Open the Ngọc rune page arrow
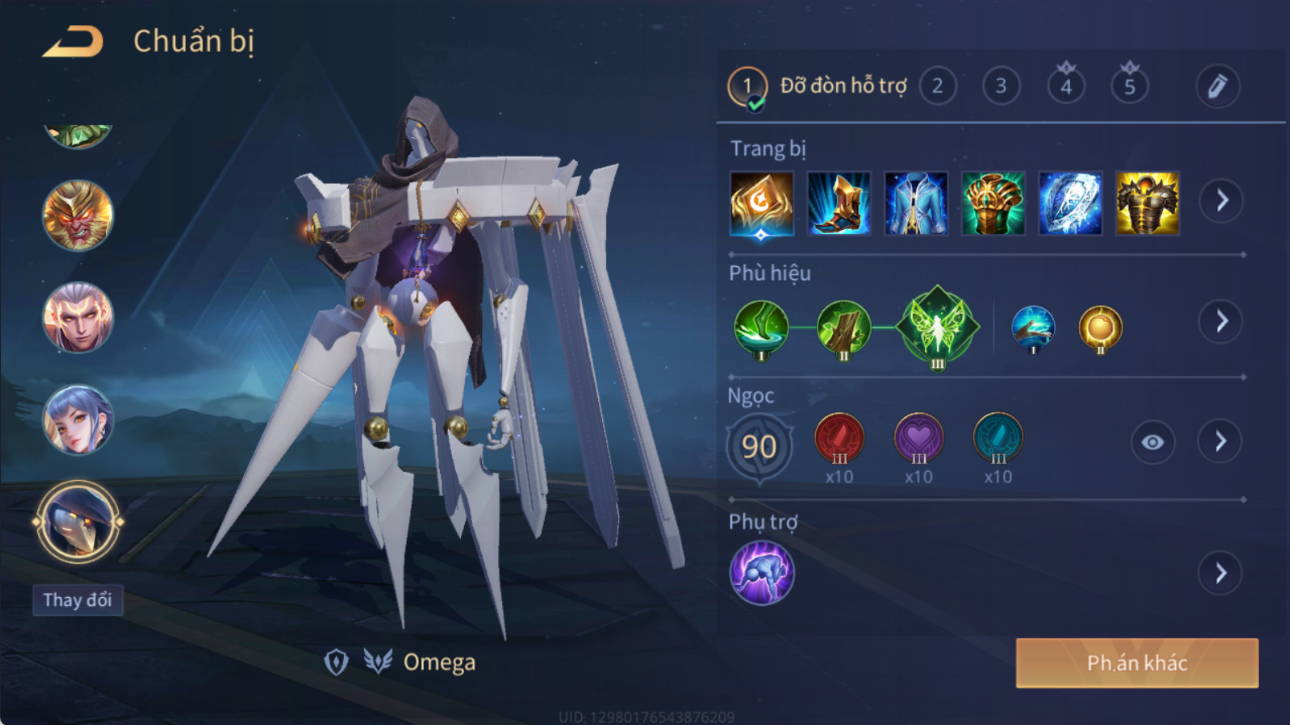Screen dimensions: 1290x725 (x=1220, y=442)
